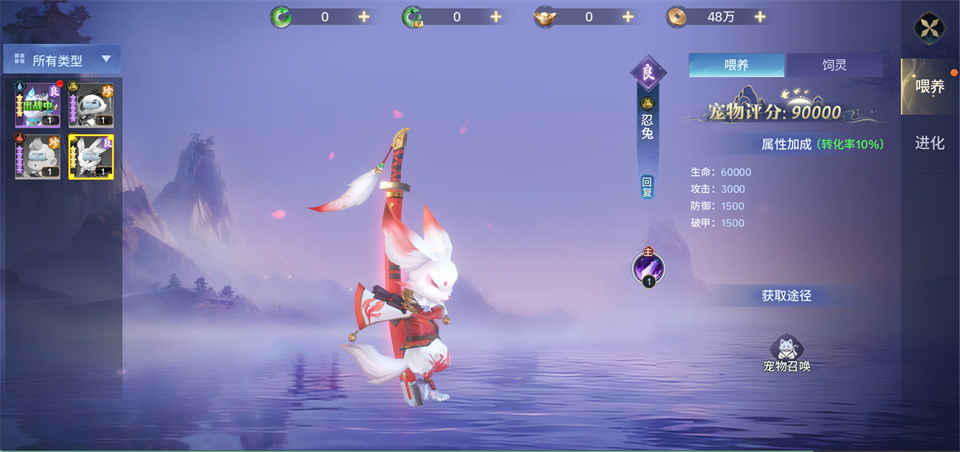Add more copper coins next to 48万
This screenshot has height=452, width=960.
[760, 17]
